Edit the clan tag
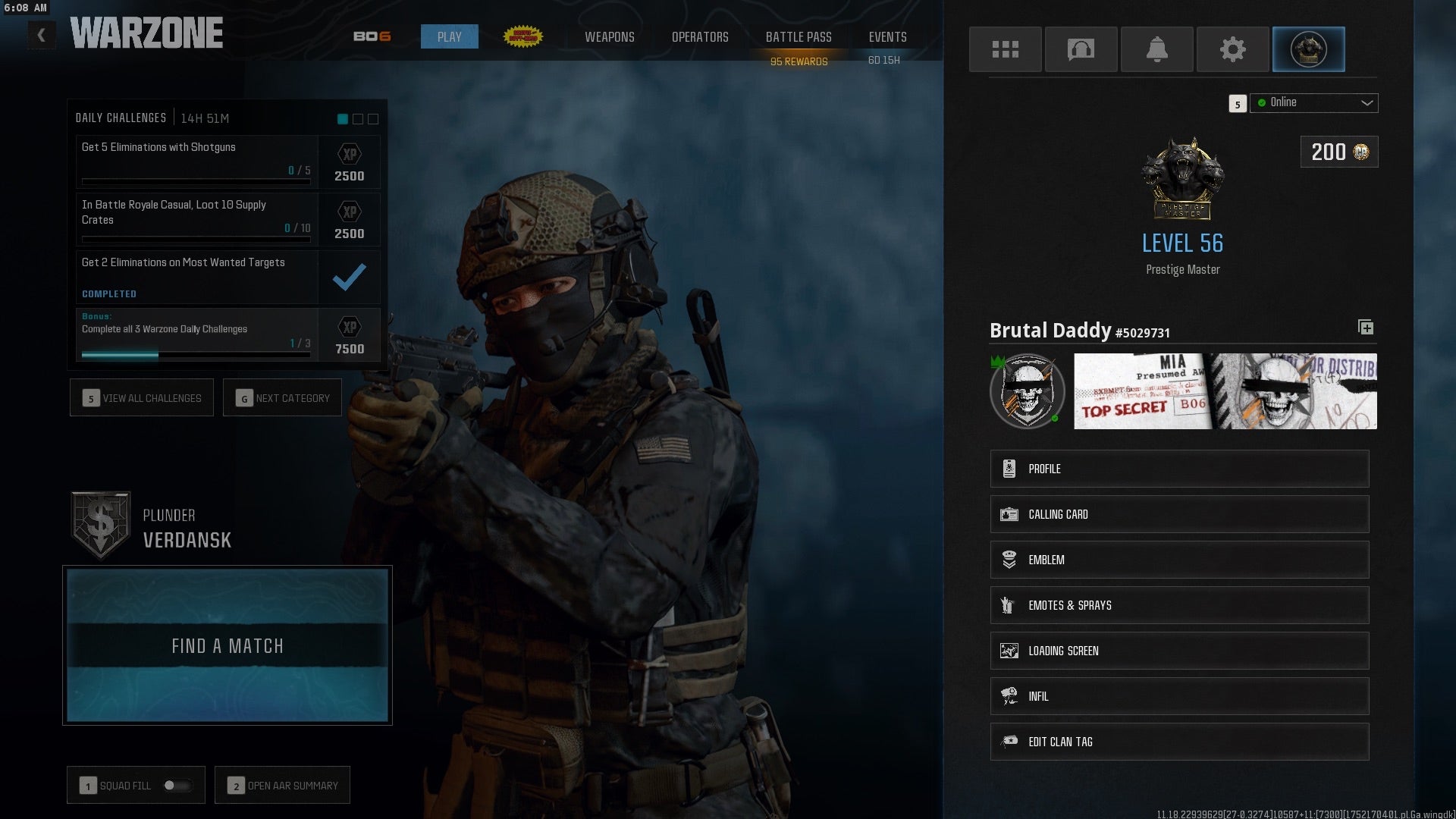This screenshot has height=819, width=1456. pyautogui.click(x=1179, y=742)
